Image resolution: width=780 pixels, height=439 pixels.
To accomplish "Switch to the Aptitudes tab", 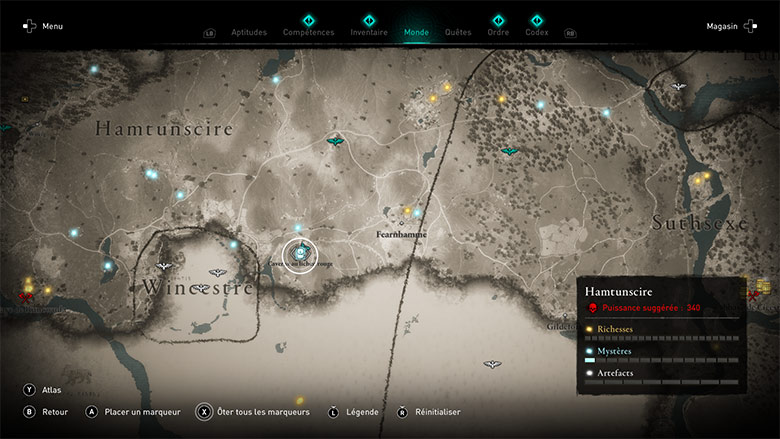I will (249, 32).
